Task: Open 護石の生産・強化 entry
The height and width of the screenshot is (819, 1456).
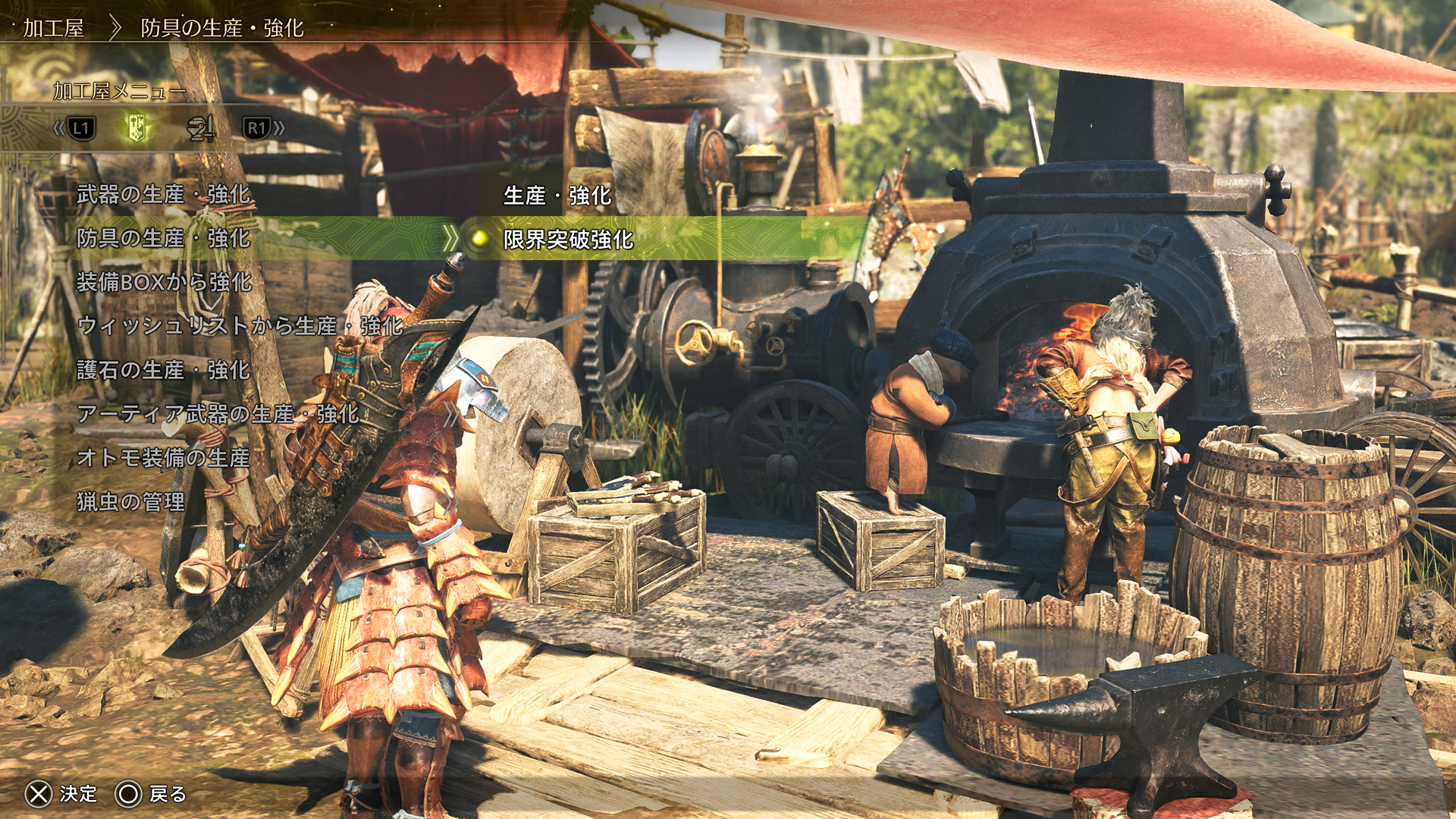Action: tap(163, 371)
